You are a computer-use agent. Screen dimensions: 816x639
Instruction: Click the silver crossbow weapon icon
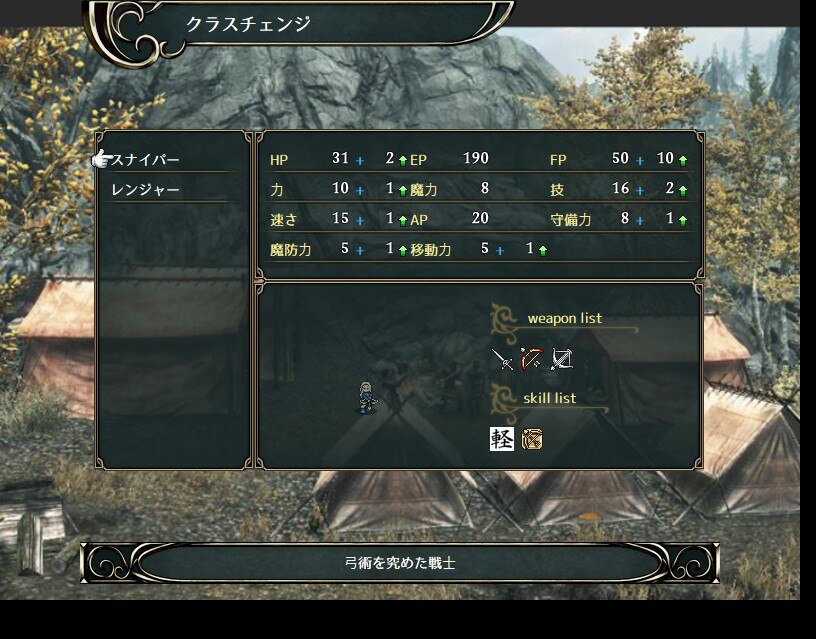point(561,359)
